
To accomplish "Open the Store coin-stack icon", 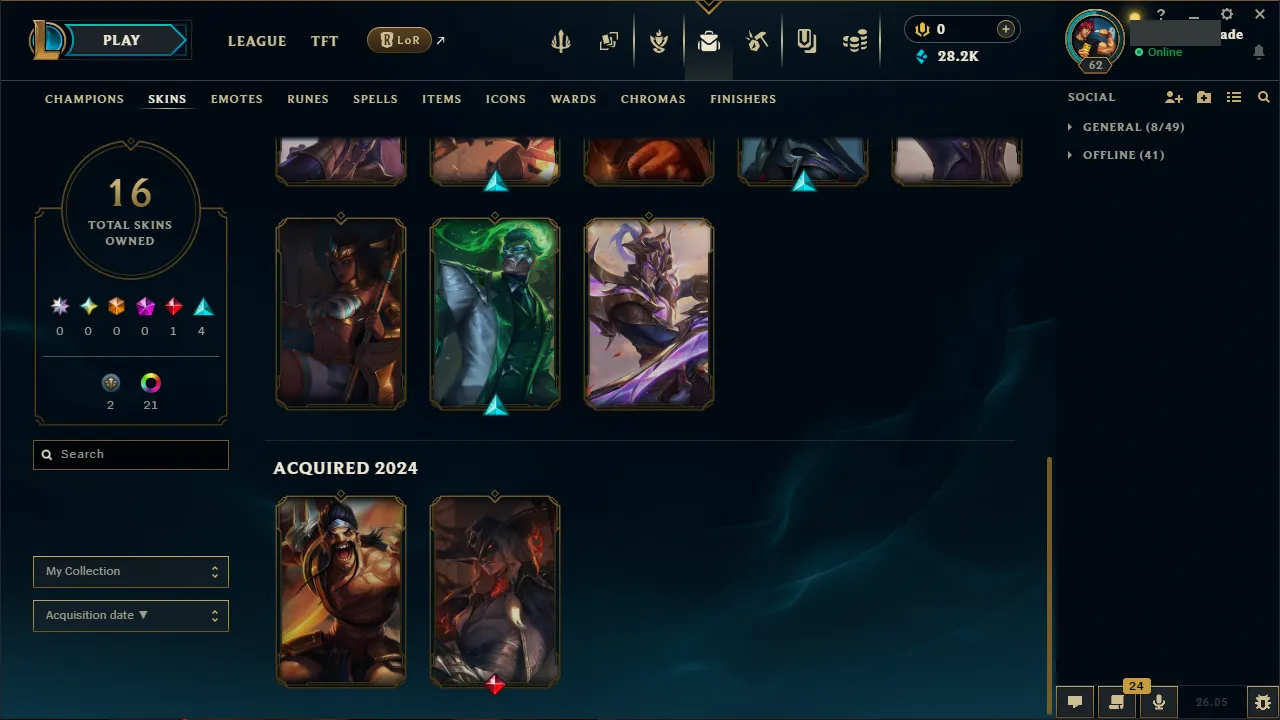I will click(x=855, y=40).
